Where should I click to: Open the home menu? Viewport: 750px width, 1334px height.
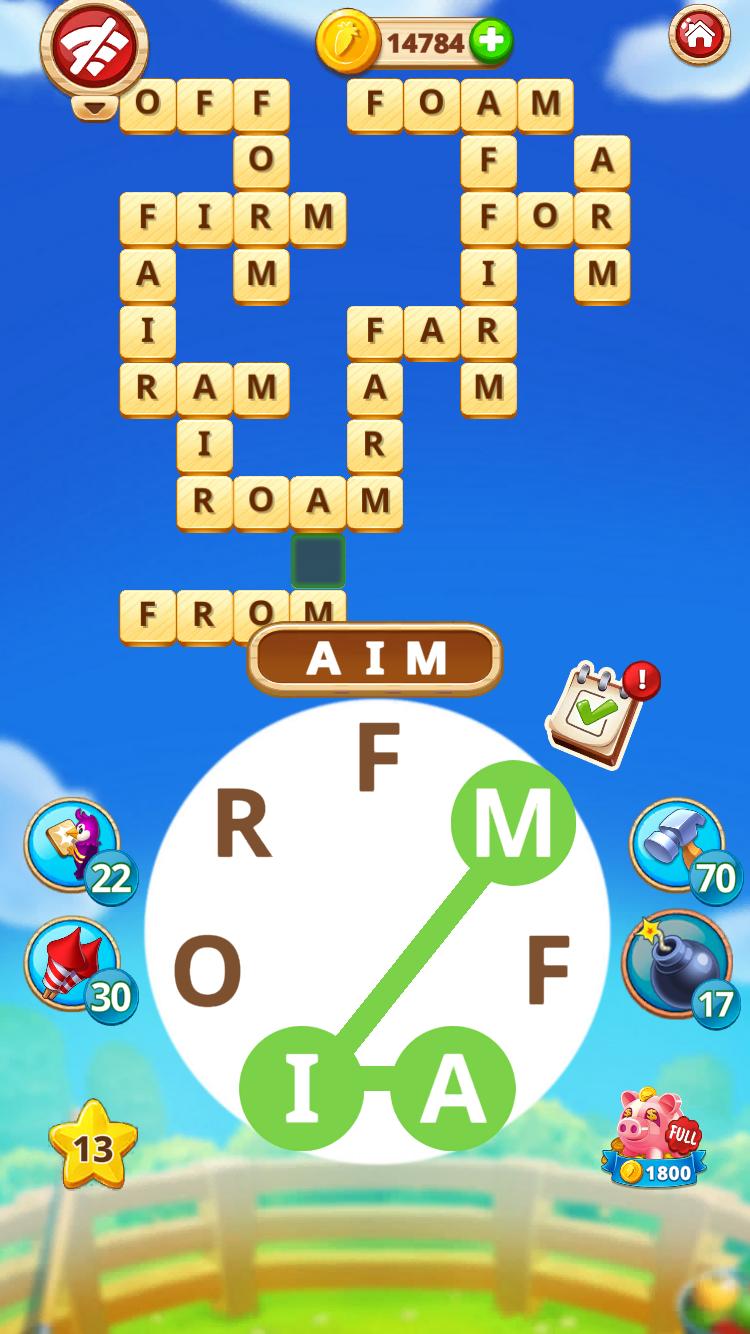tap(699, 37)
